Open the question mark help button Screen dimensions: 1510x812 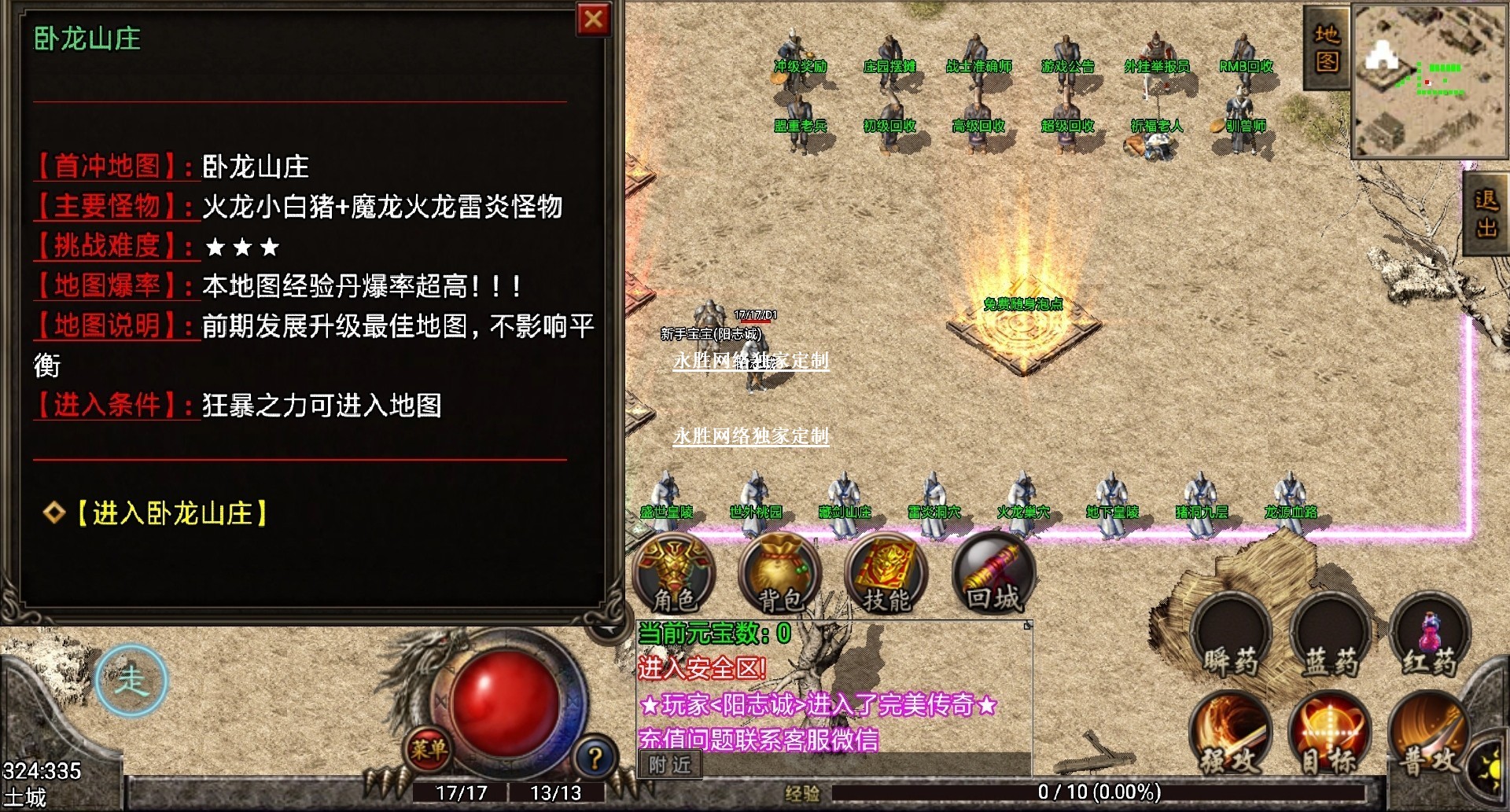coord(595,758)
